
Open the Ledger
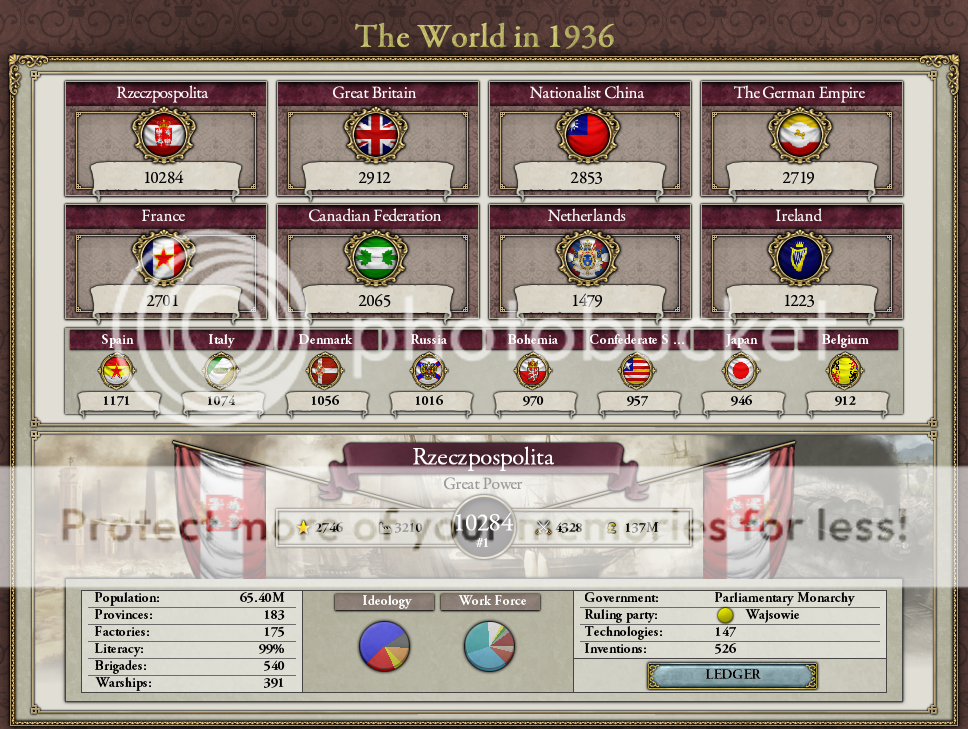(732, 675)
